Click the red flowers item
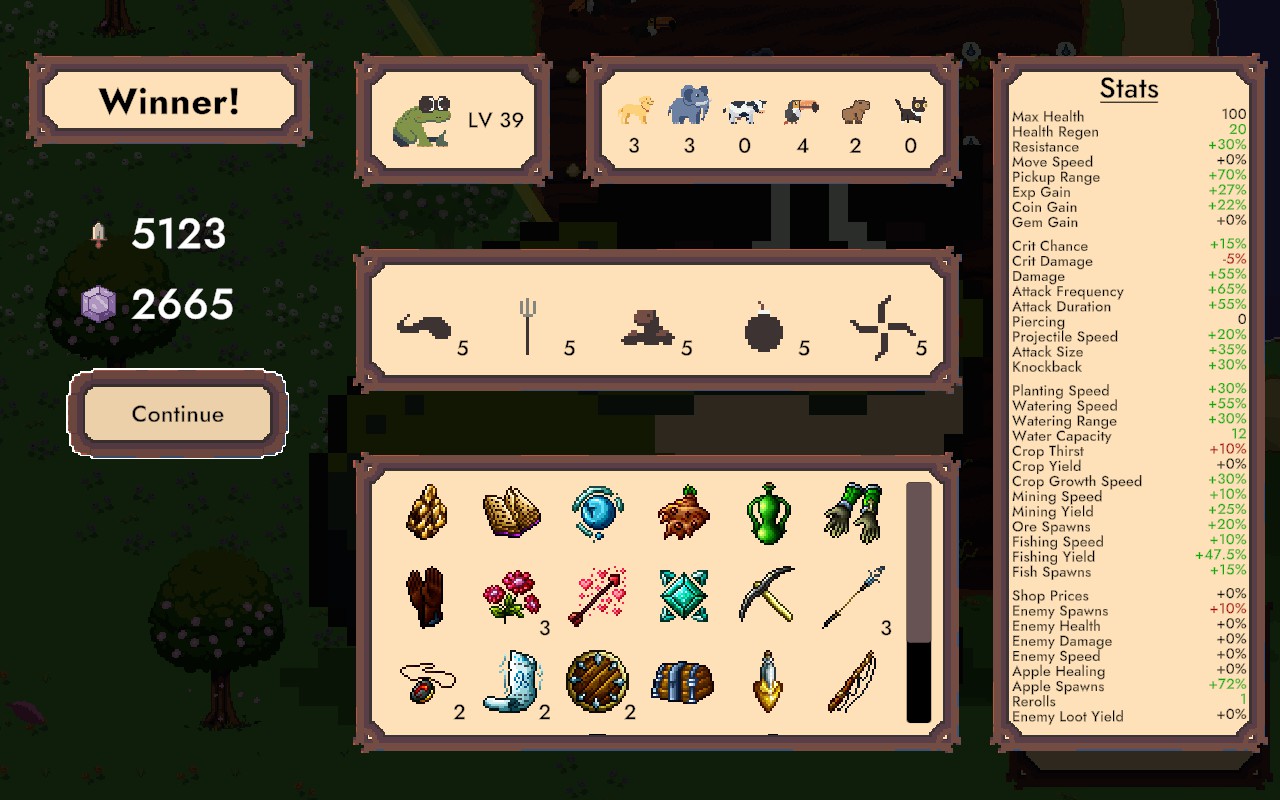Viewport: 1280px width, 800px height. (x=511, y=597)
